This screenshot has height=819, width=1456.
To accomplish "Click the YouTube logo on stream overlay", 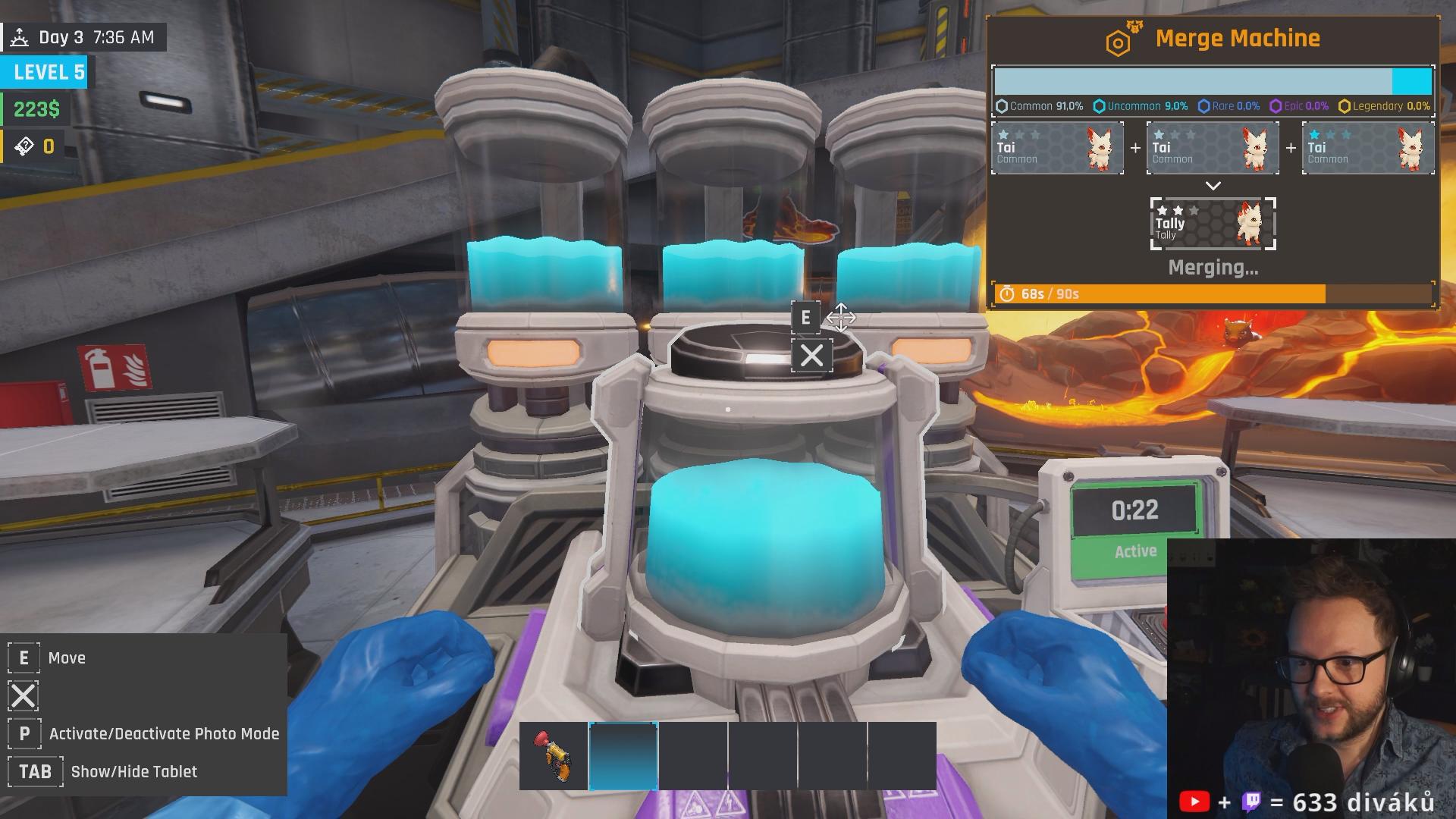I will pos(1194,802).
